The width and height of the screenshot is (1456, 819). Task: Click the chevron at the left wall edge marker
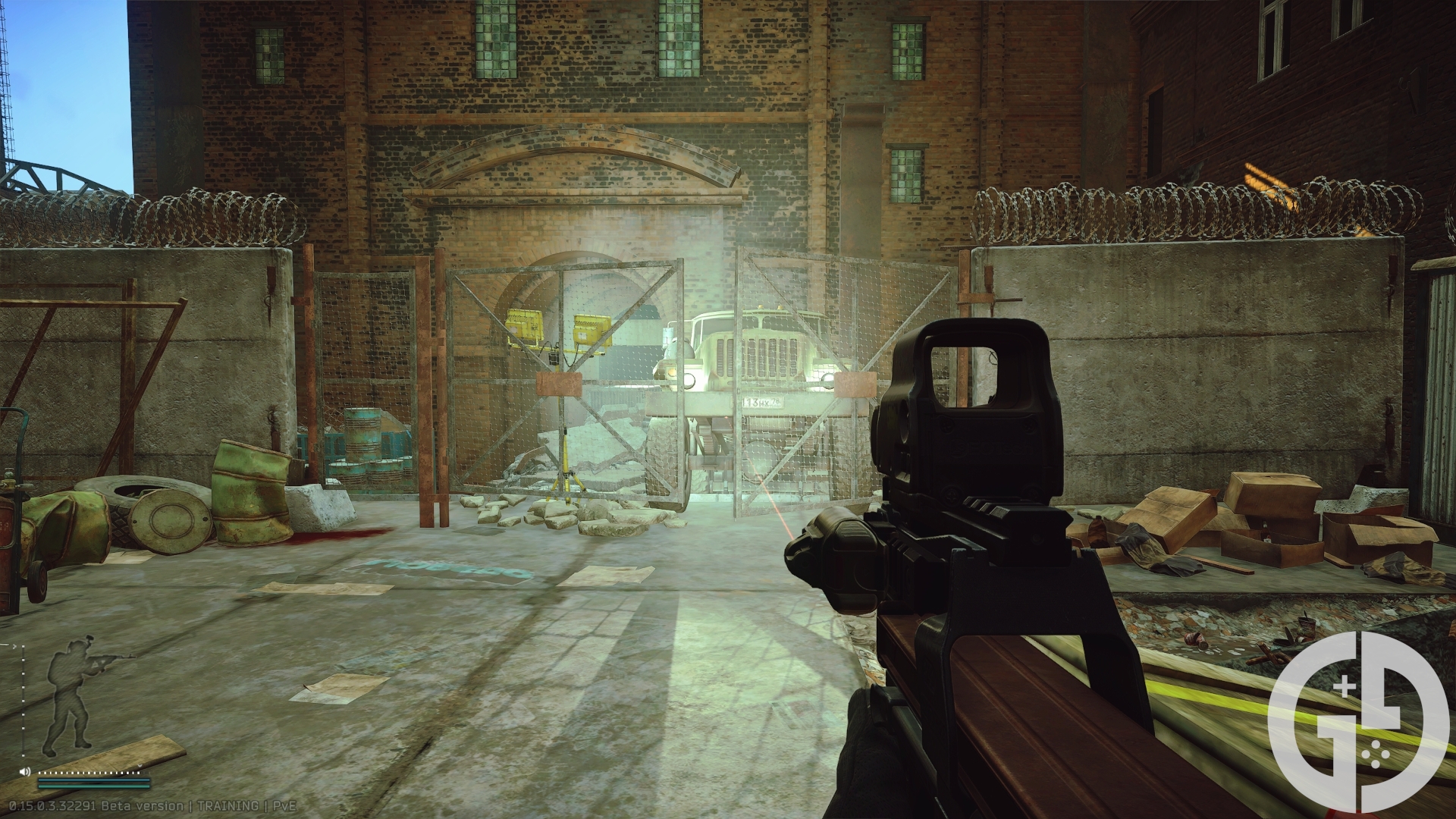[x=14, y=645]
